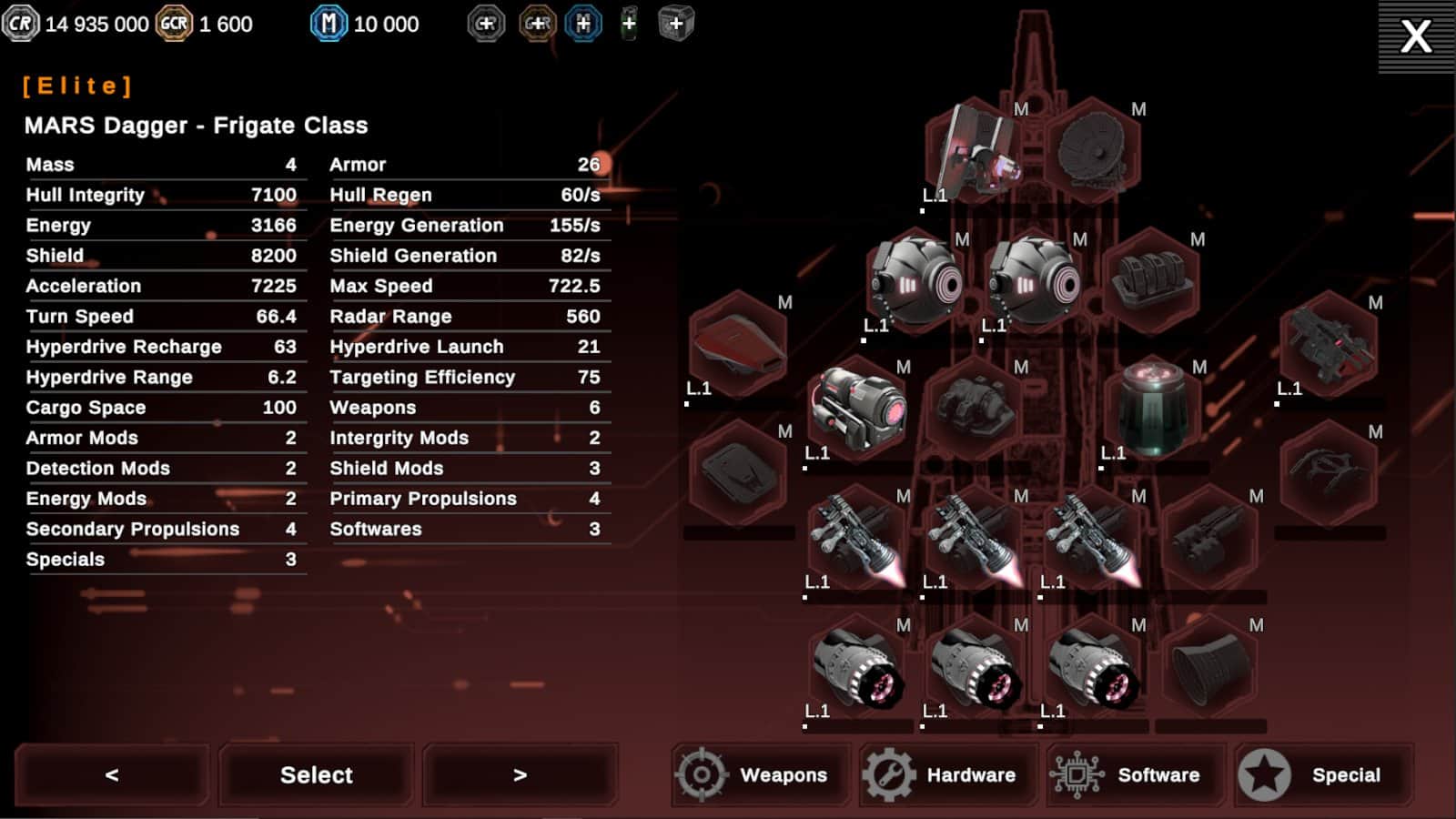Add more CR credits with the grey plus

pos(486,24)
